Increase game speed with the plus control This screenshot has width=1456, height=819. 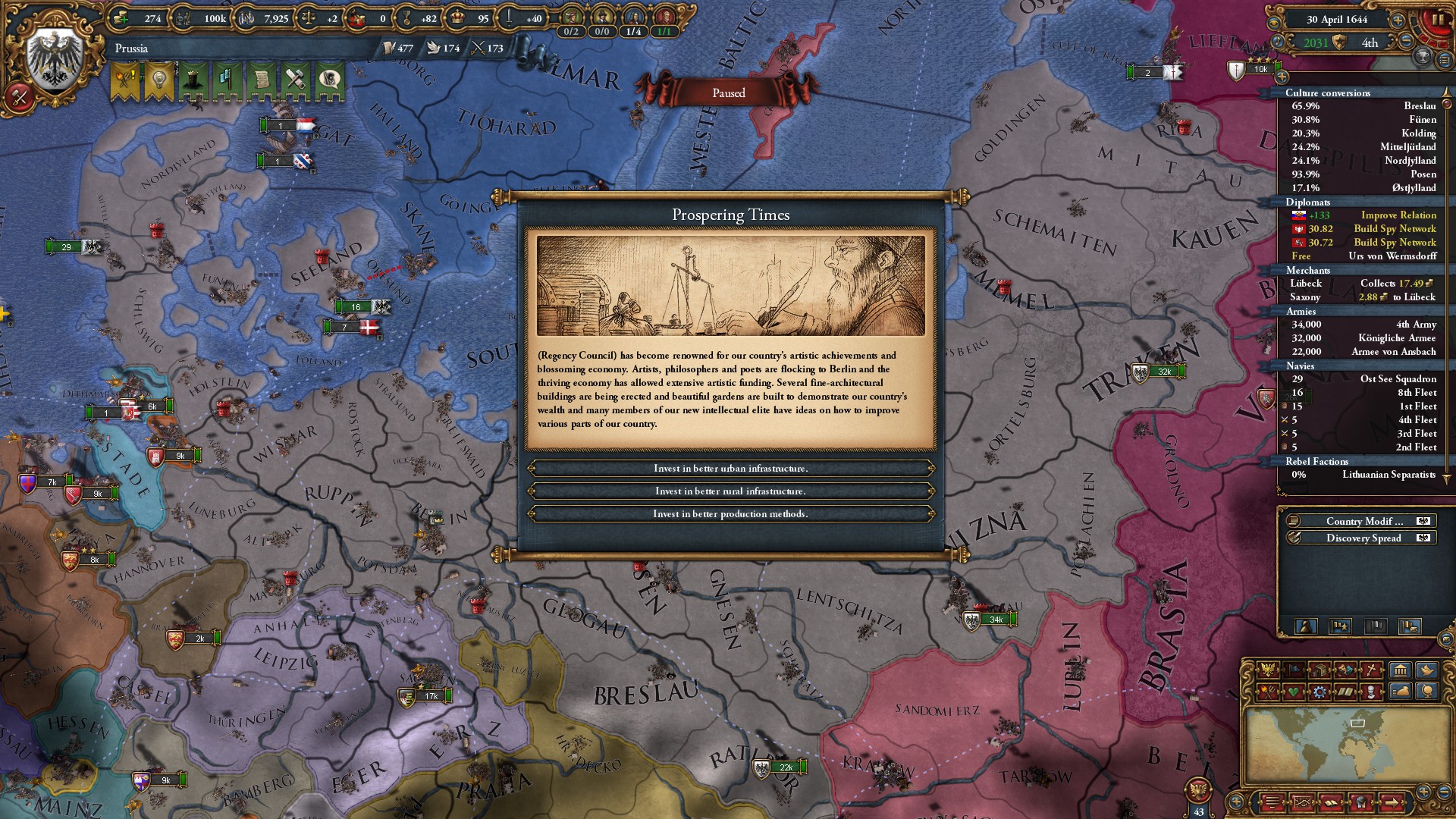(1398, 20)
